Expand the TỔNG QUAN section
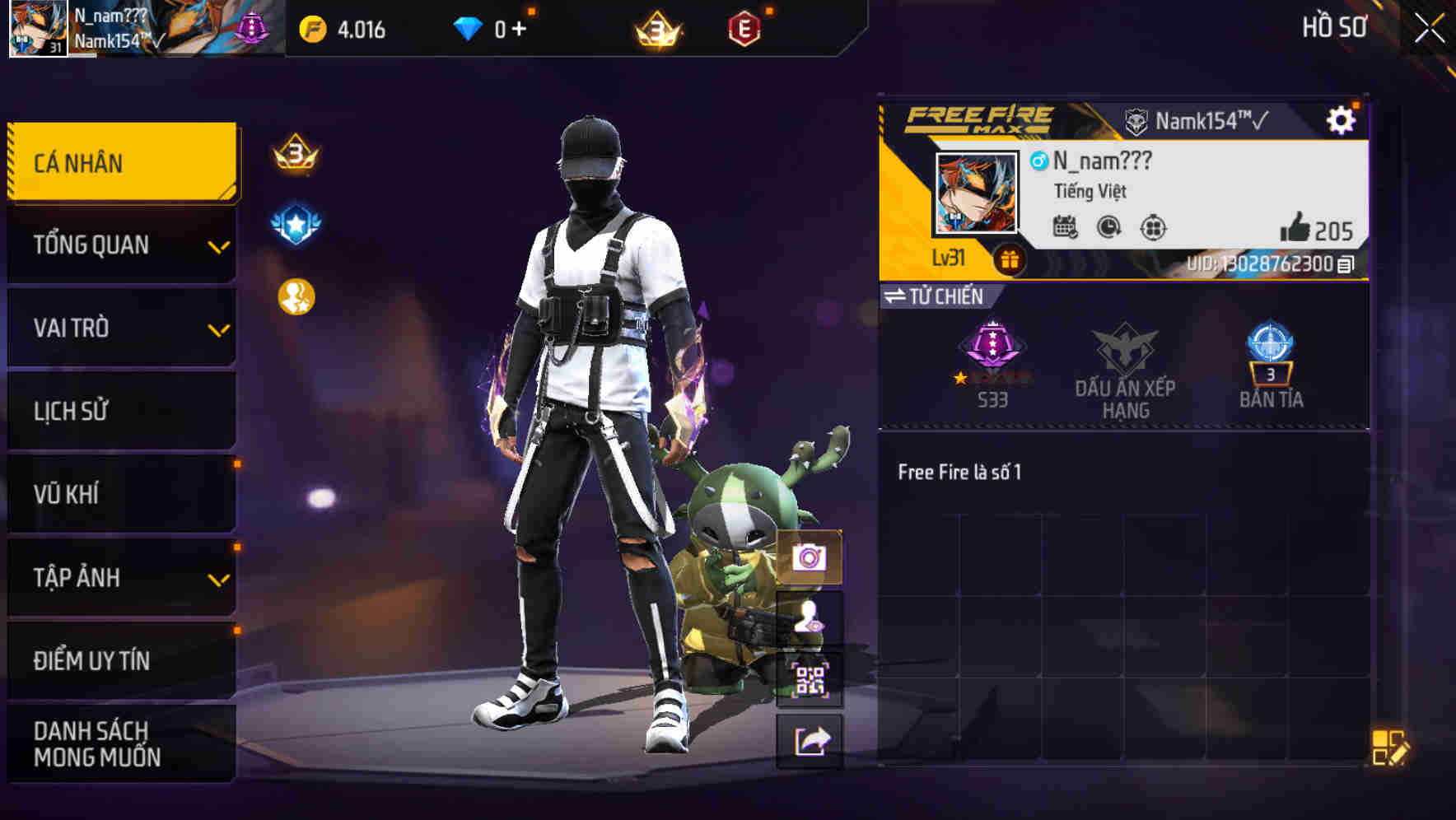 pos(120,245)
